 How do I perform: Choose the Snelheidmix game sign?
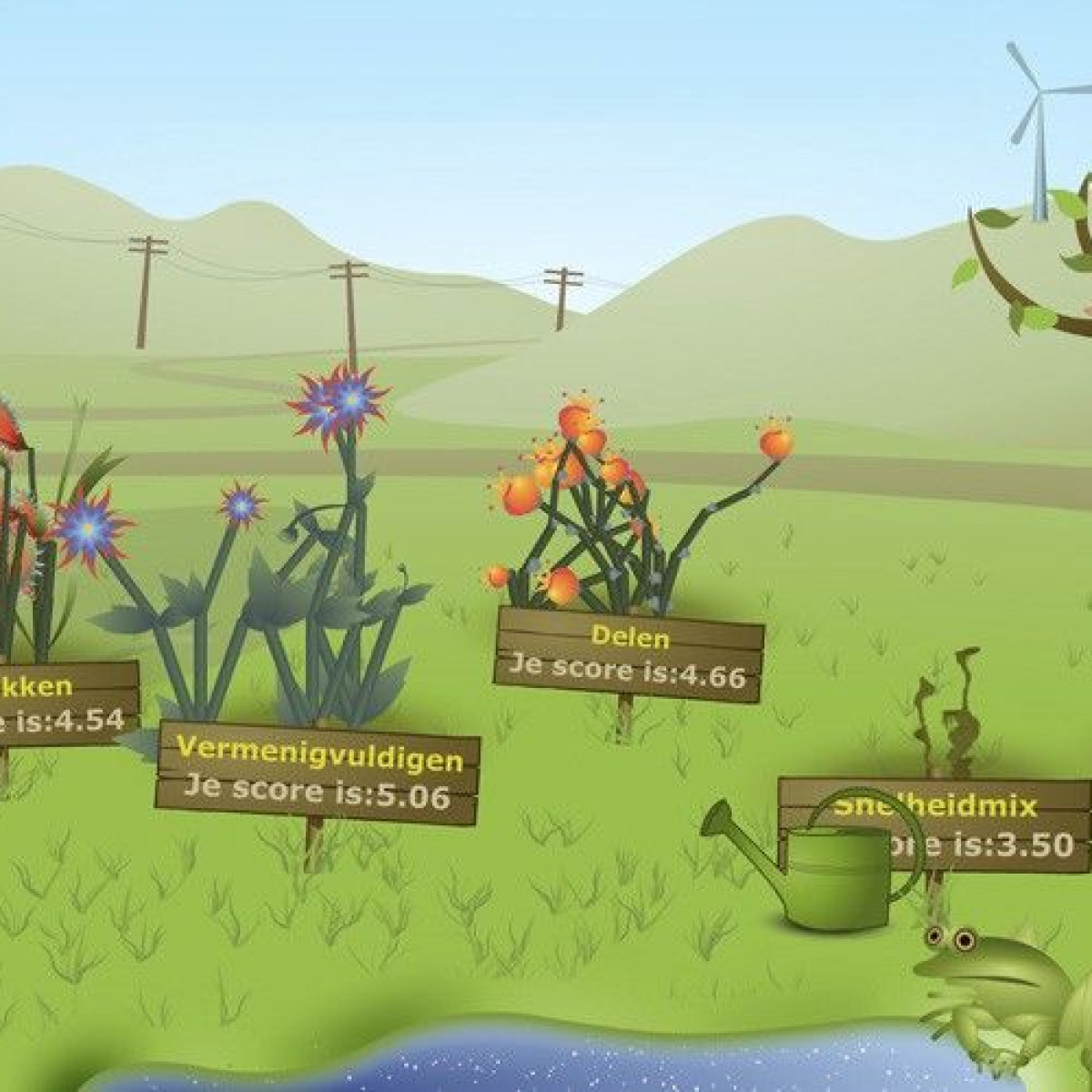(965, 824)
